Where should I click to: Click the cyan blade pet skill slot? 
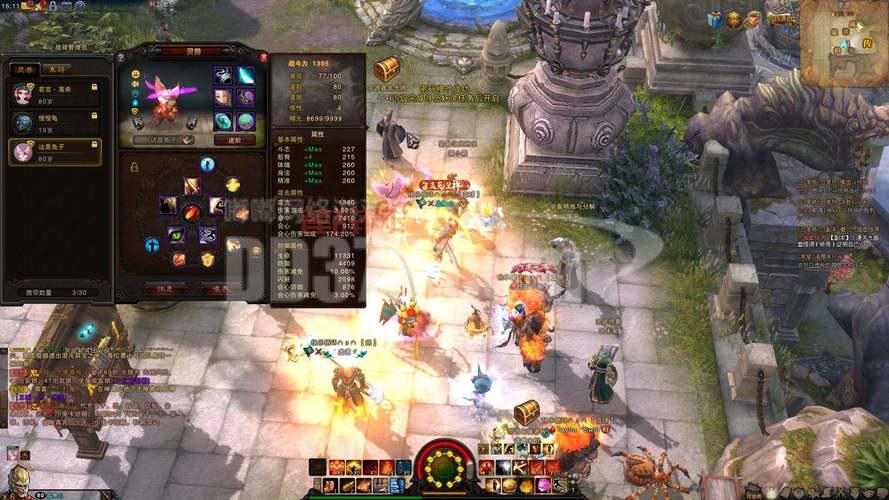click(x=246, y=76)
